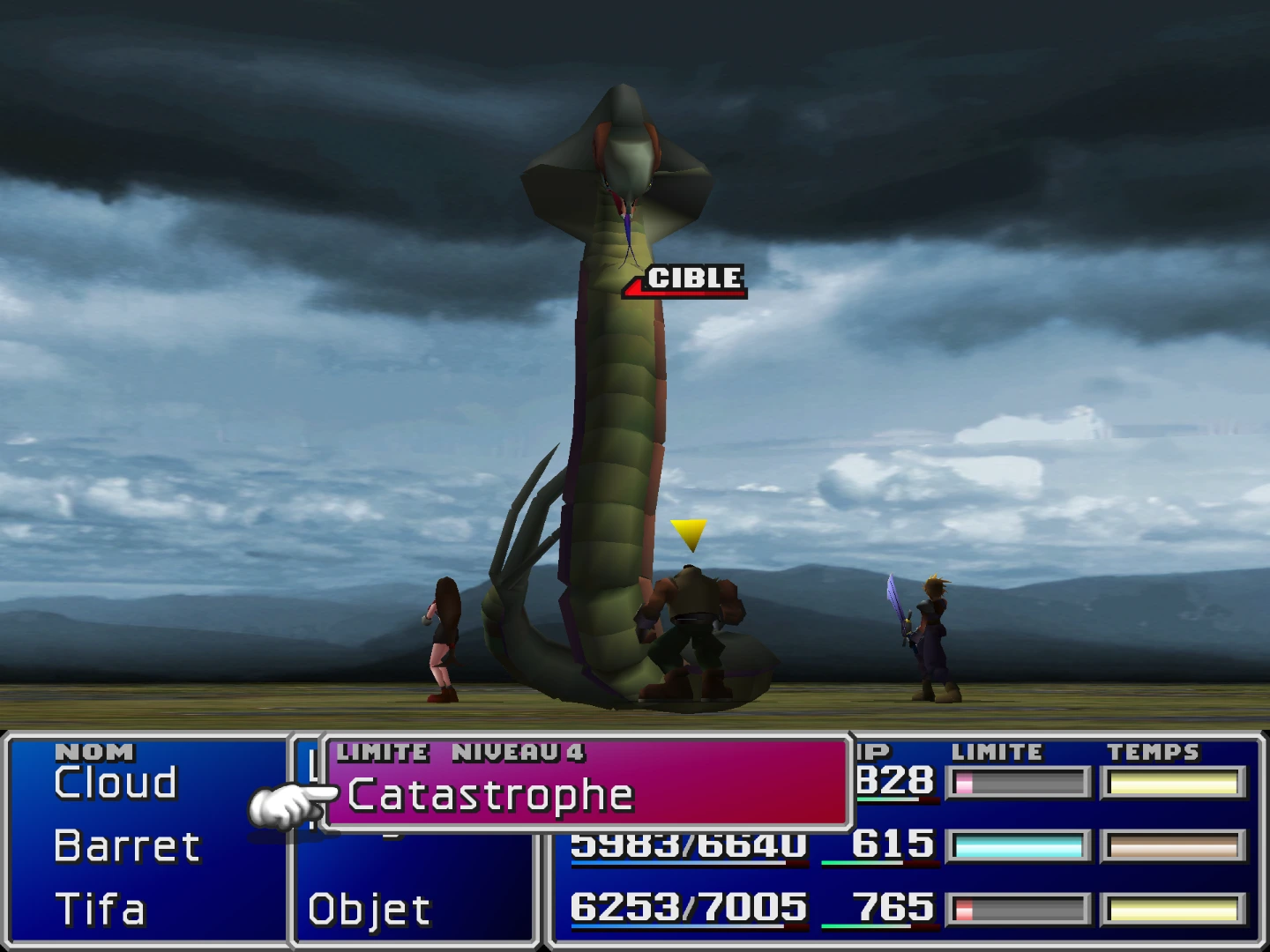1270x952 pixels.
Task: Click the NOM column header
Action: 93,752
